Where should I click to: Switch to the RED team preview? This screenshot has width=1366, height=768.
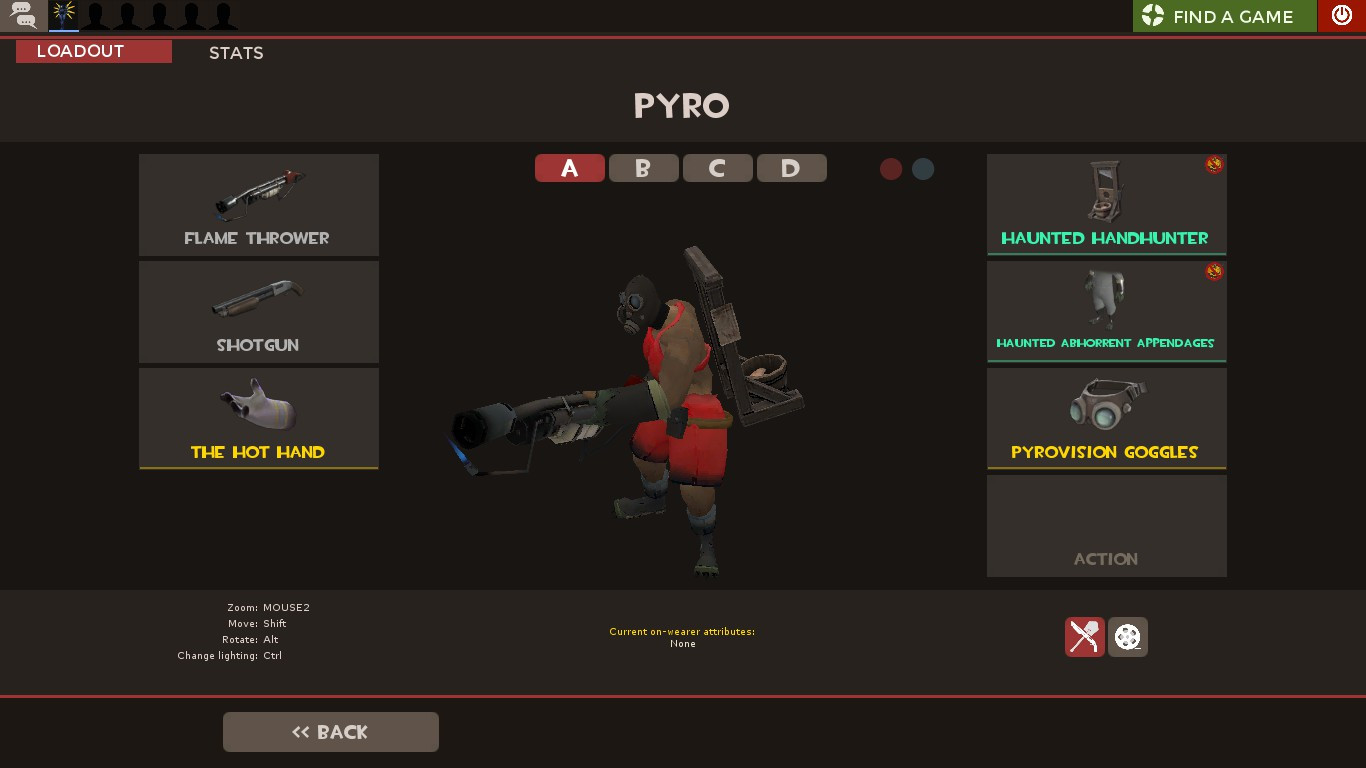point(890,169)
